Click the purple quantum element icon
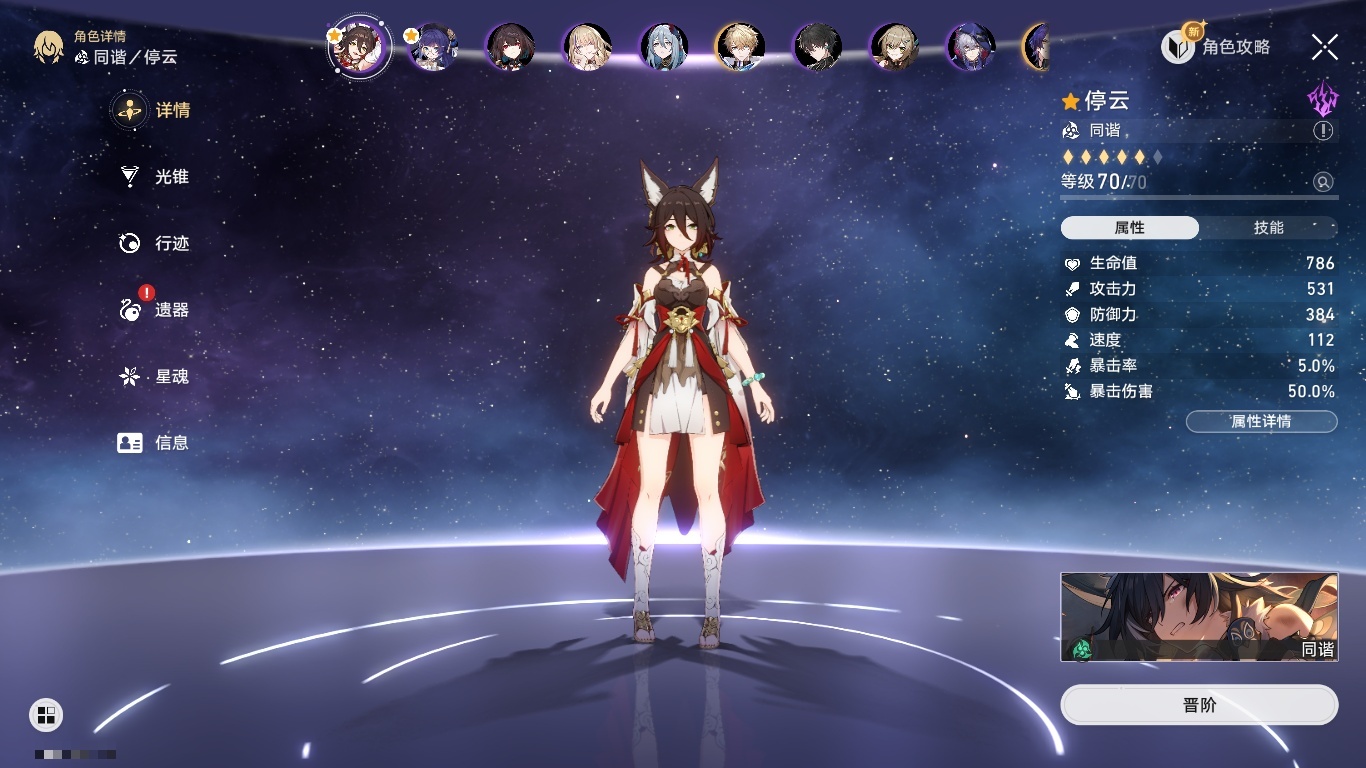 pos(1322,99)
